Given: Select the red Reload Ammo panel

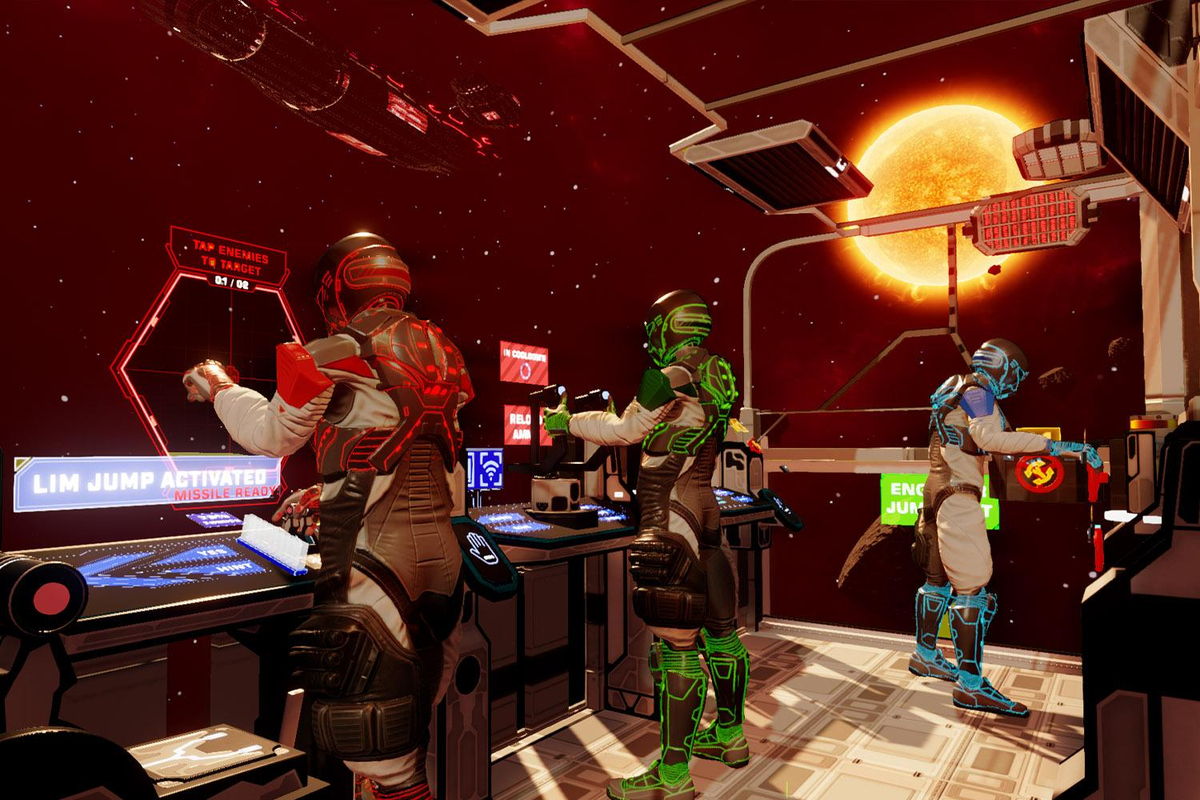Looking at the screenshot, I should [x=517, y=425].
